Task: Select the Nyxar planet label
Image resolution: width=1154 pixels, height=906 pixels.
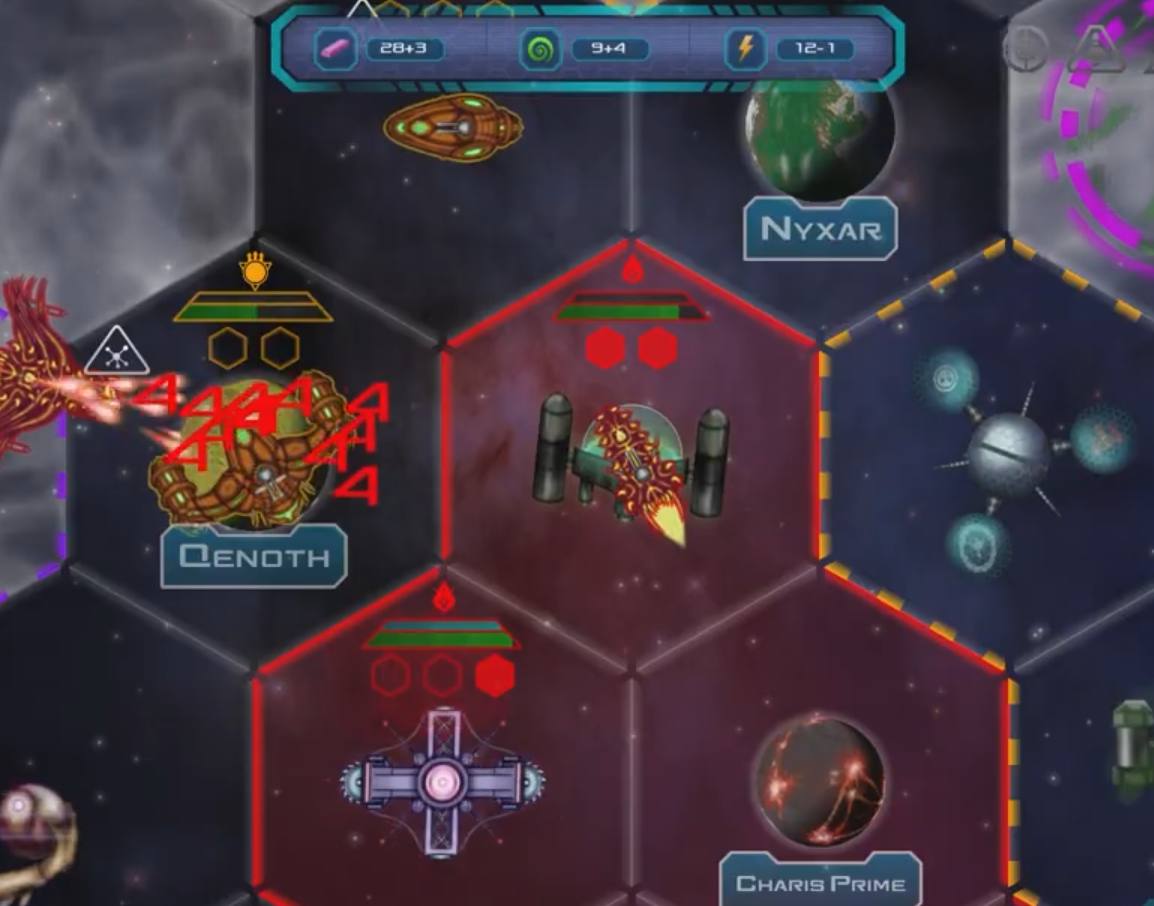Action: click(x=820, y=229)
